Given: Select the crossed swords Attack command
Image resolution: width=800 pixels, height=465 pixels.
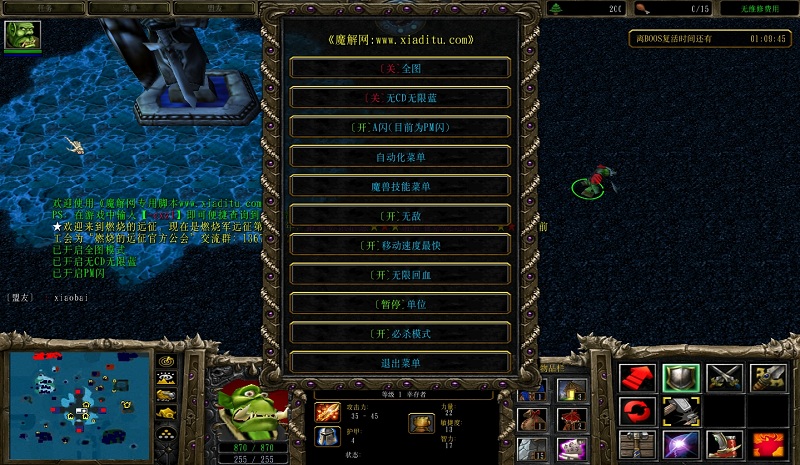Looking at the screenshot, I should tap(724, 377).
